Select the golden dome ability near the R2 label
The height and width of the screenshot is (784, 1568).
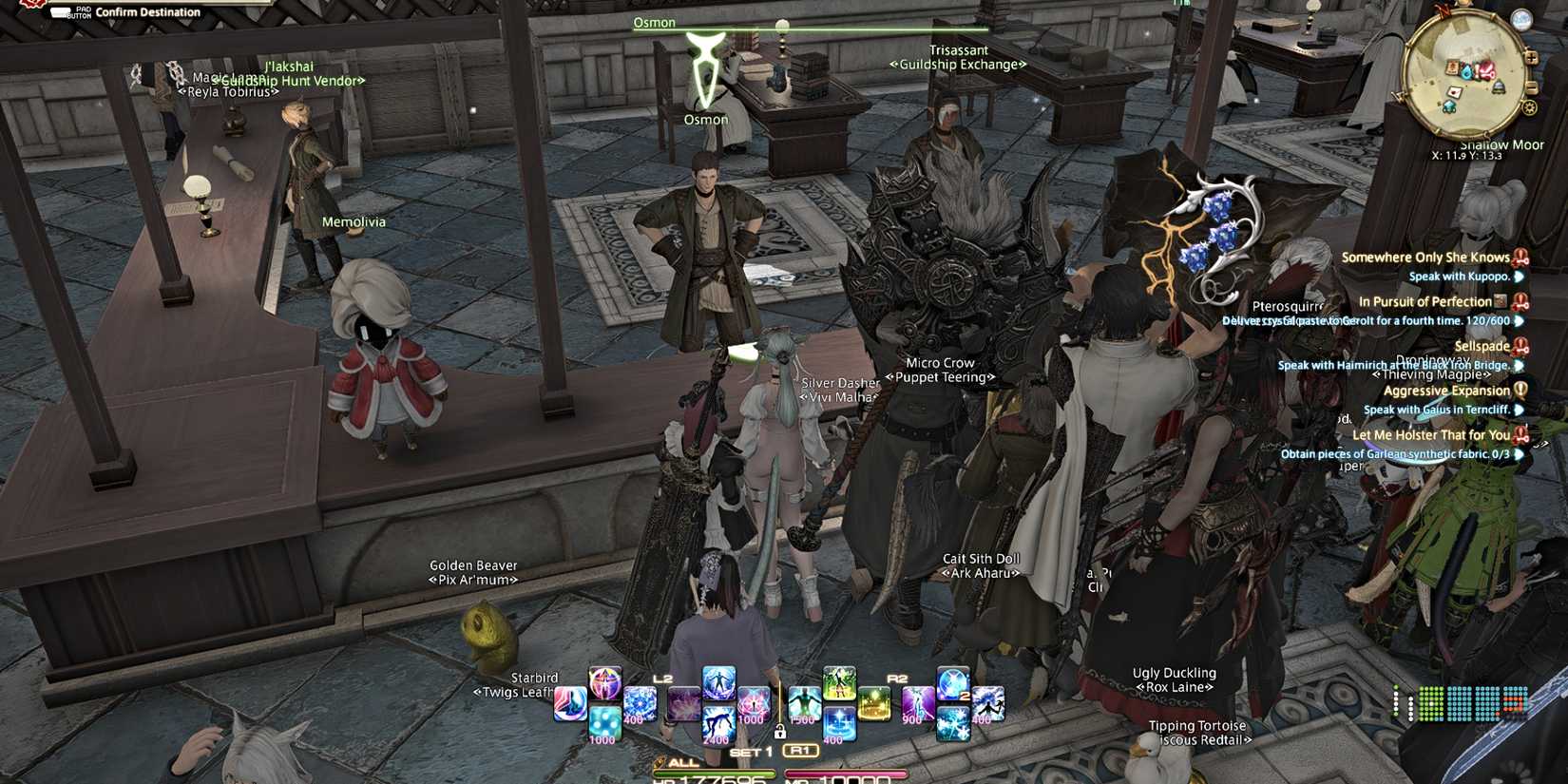coord(875,703)
